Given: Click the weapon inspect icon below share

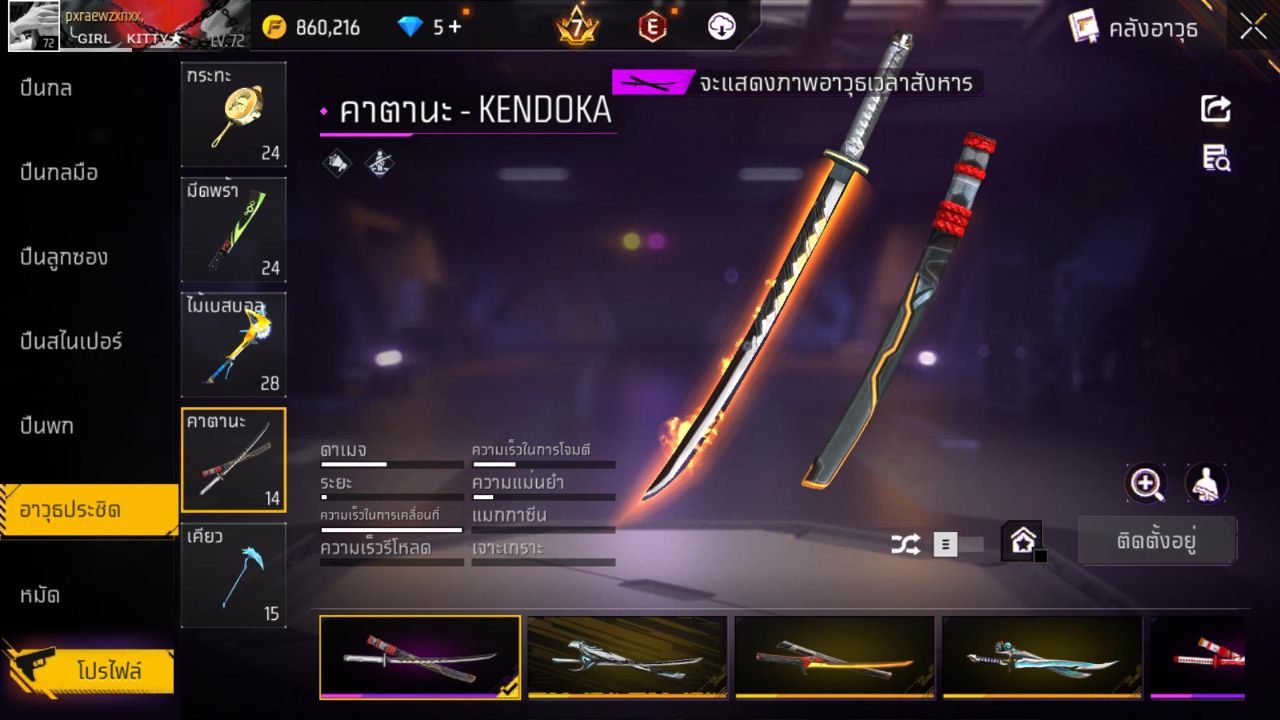Looking at the screenshot, I should (1216, 158).
